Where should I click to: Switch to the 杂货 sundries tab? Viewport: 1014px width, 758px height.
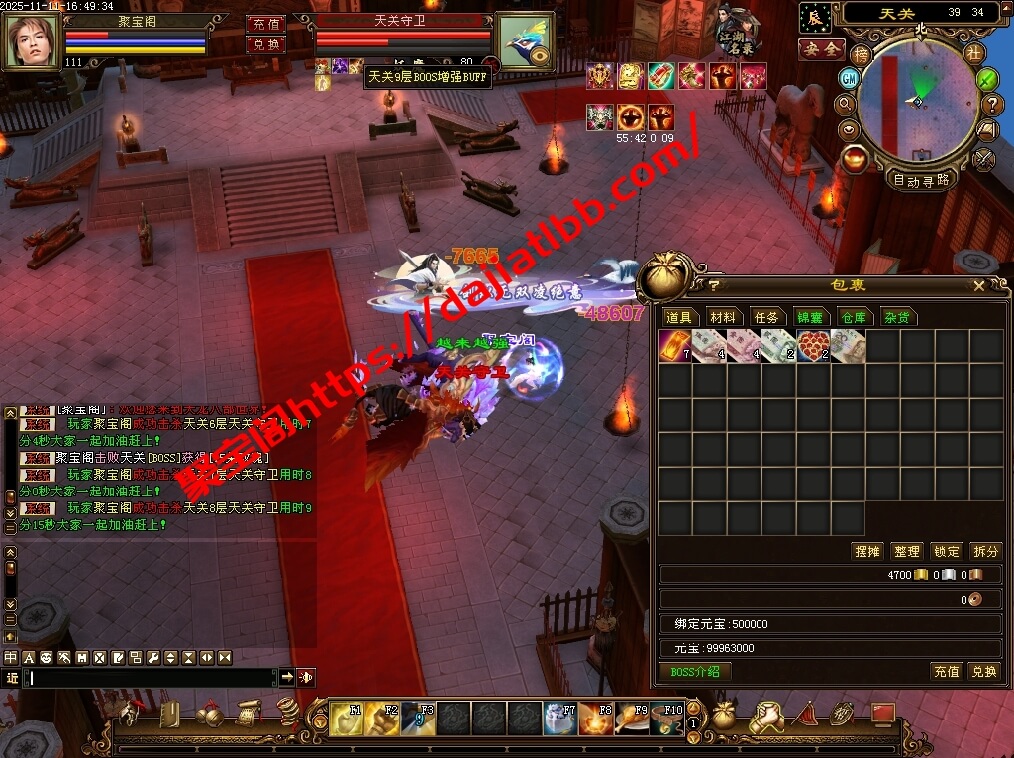[x=897, y=317]
